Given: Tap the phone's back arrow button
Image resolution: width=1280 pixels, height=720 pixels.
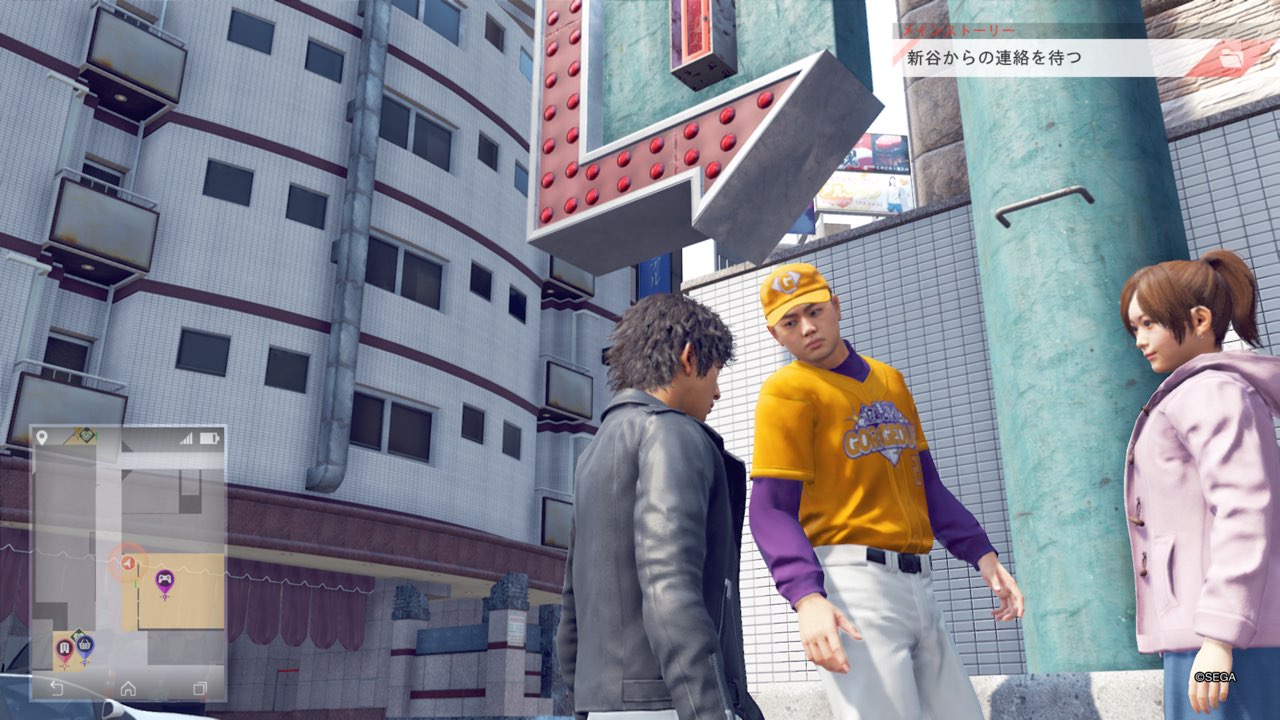Looking at the screenshot, I should (x=57, y=688).
